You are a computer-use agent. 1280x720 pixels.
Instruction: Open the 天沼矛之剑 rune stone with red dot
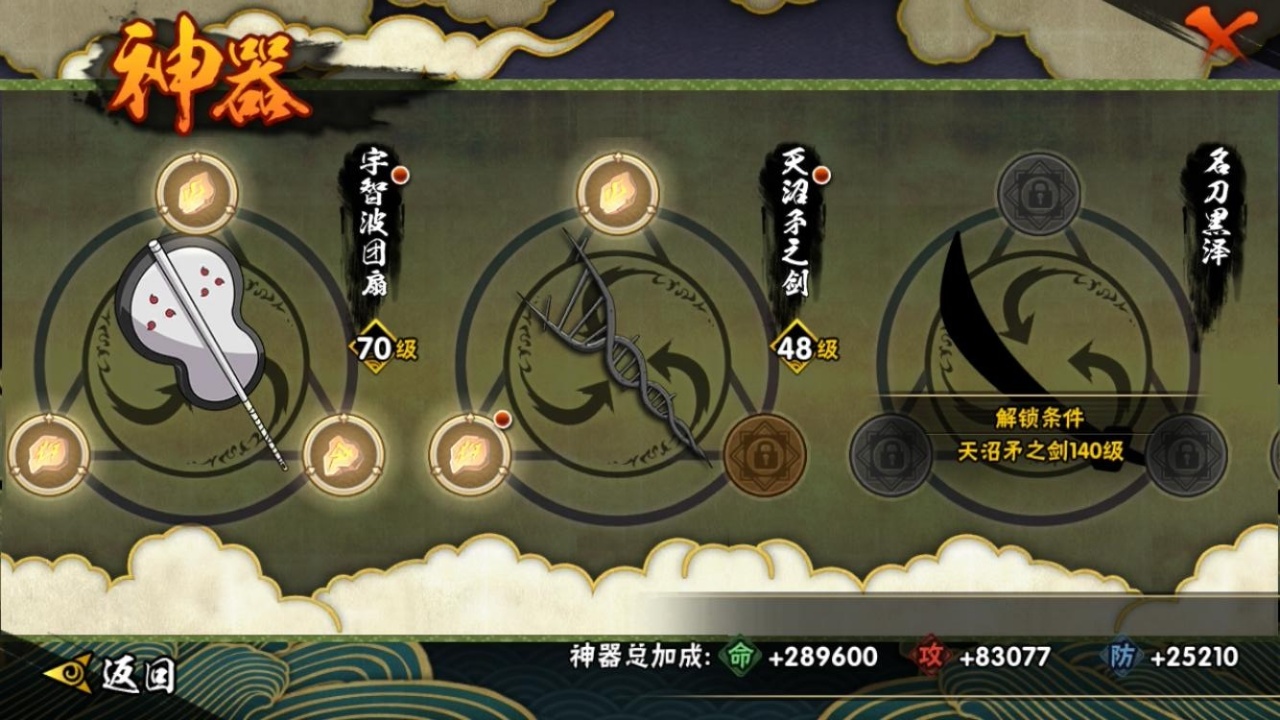470,455
